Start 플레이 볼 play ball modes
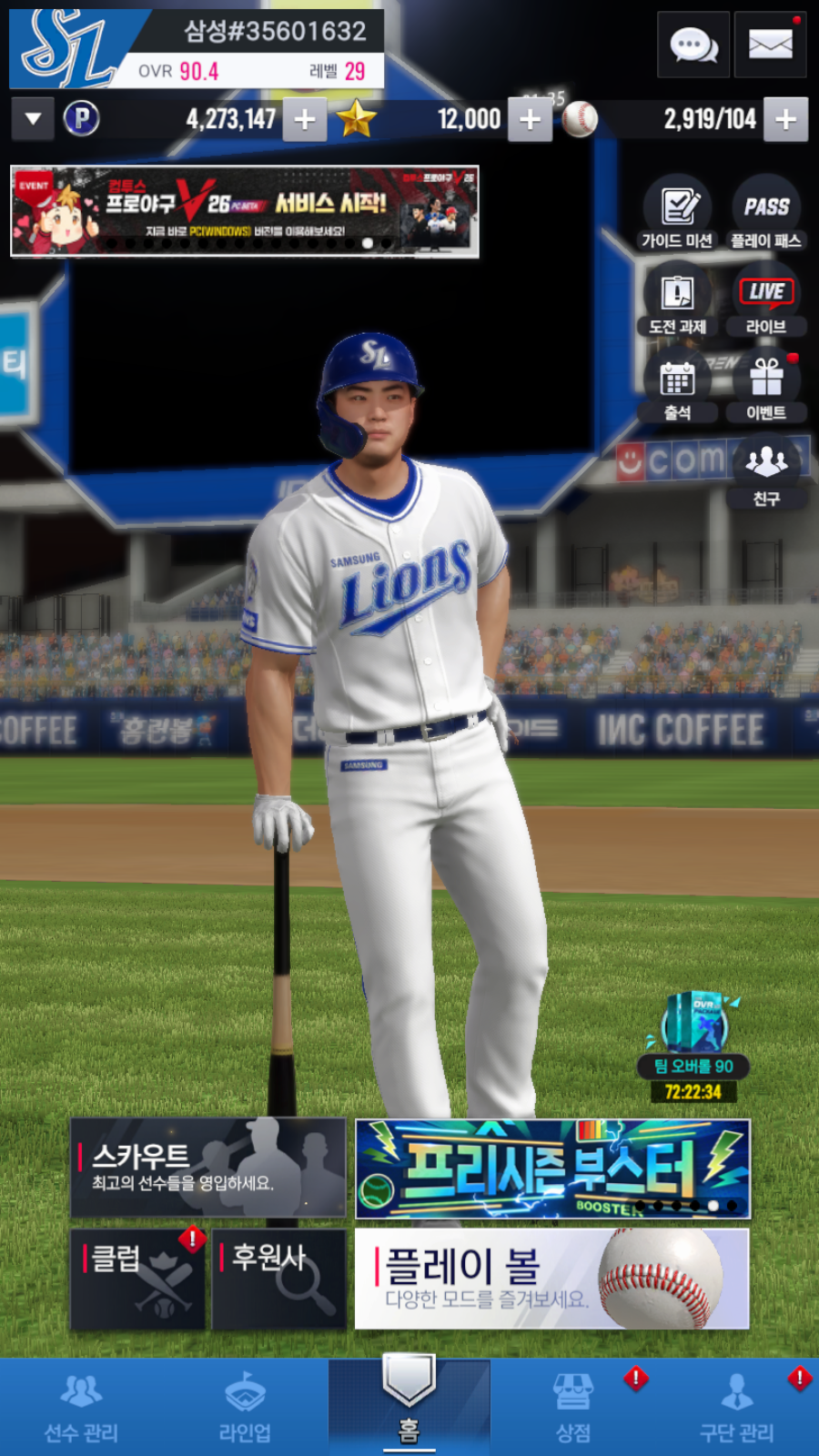The width and height of the screenshot is (819, 1456). tap(551, 1279)
